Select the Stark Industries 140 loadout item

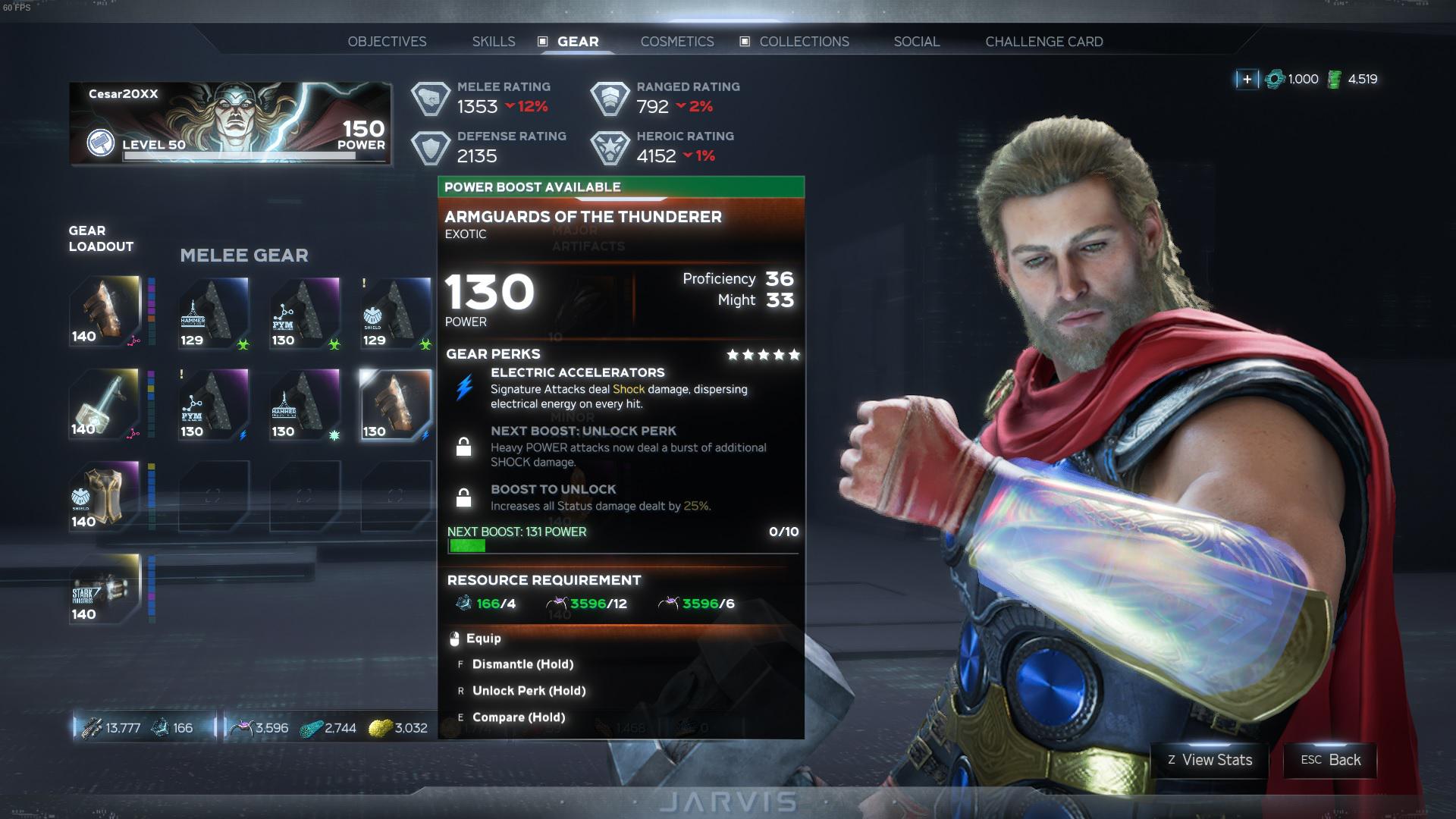pyautogui.click(x=105, y=590)
